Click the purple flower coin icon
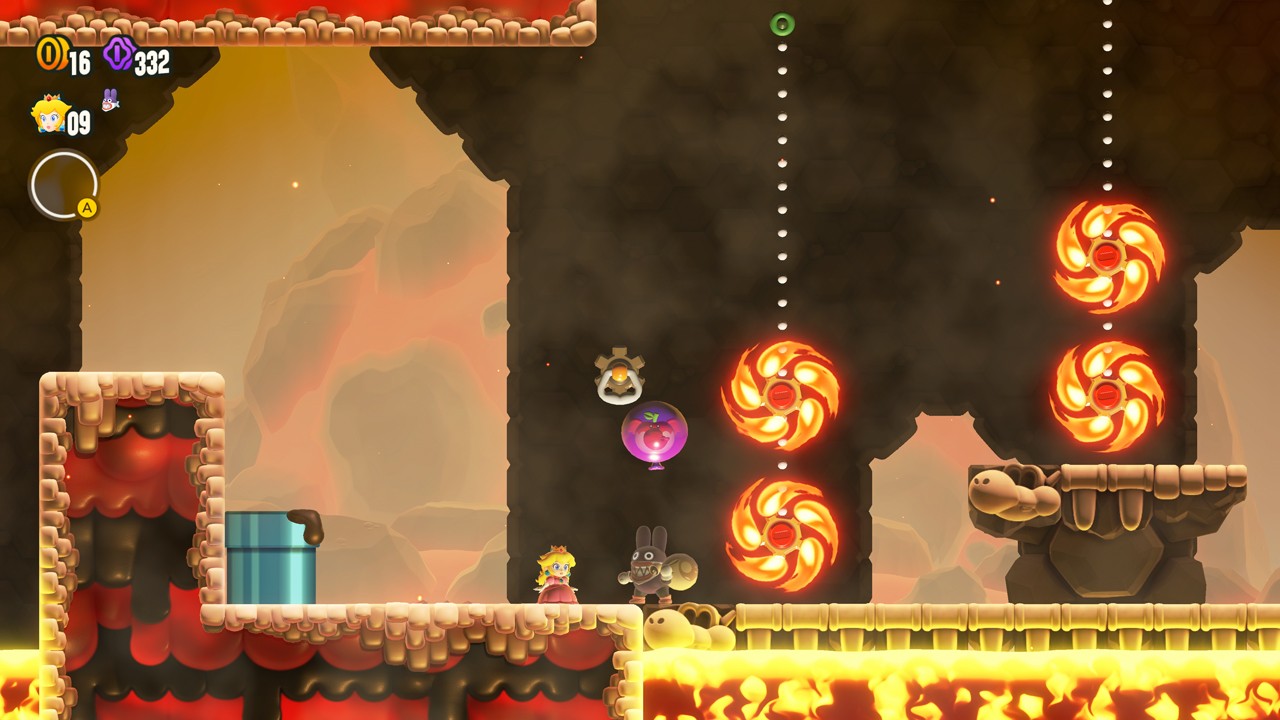Screen dimensions: 1280x720 (x=119, y=54)
